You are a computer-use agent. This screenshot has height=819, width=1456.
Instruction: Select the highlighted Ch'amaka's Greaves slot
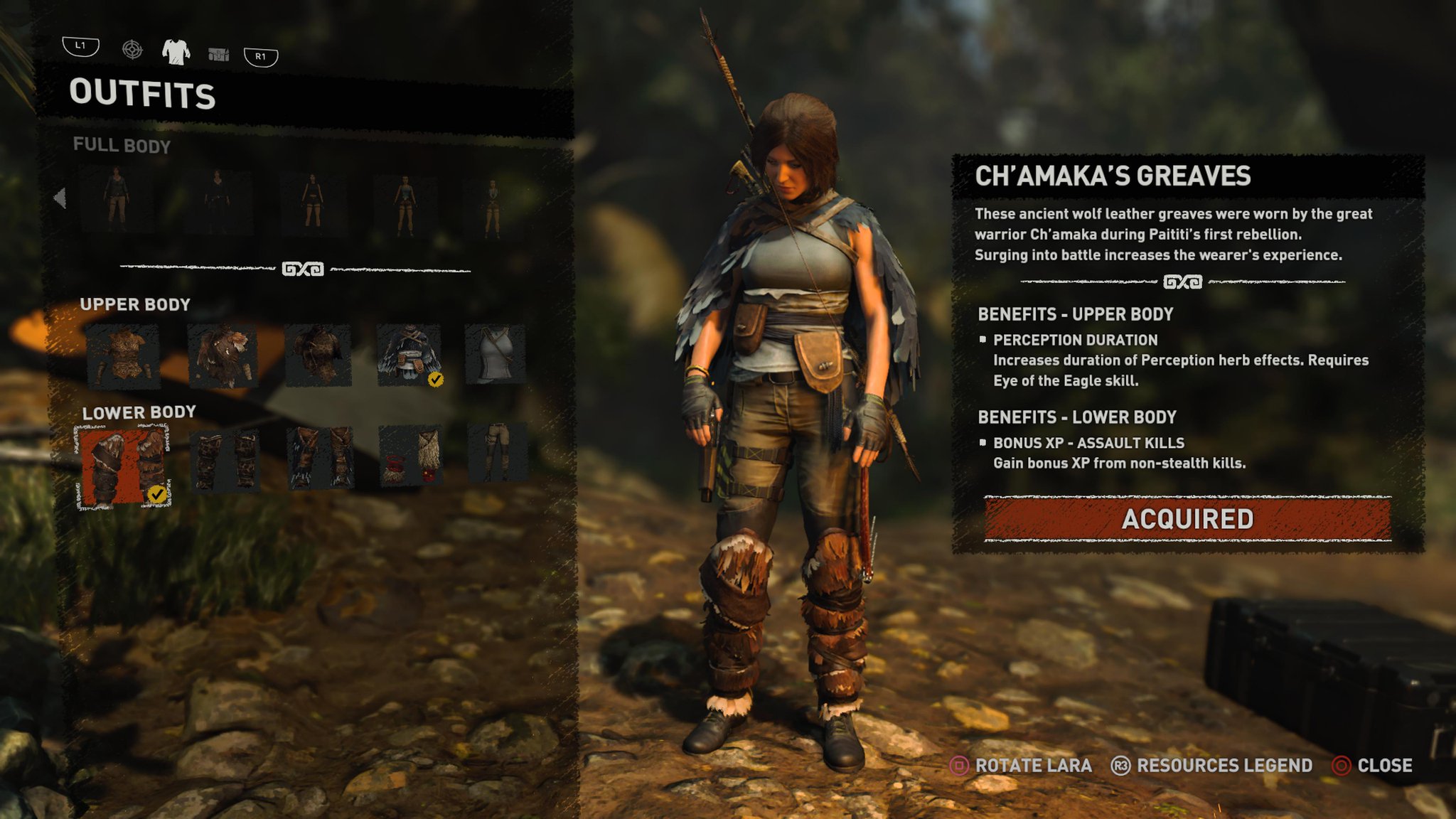tap(124, 466)
